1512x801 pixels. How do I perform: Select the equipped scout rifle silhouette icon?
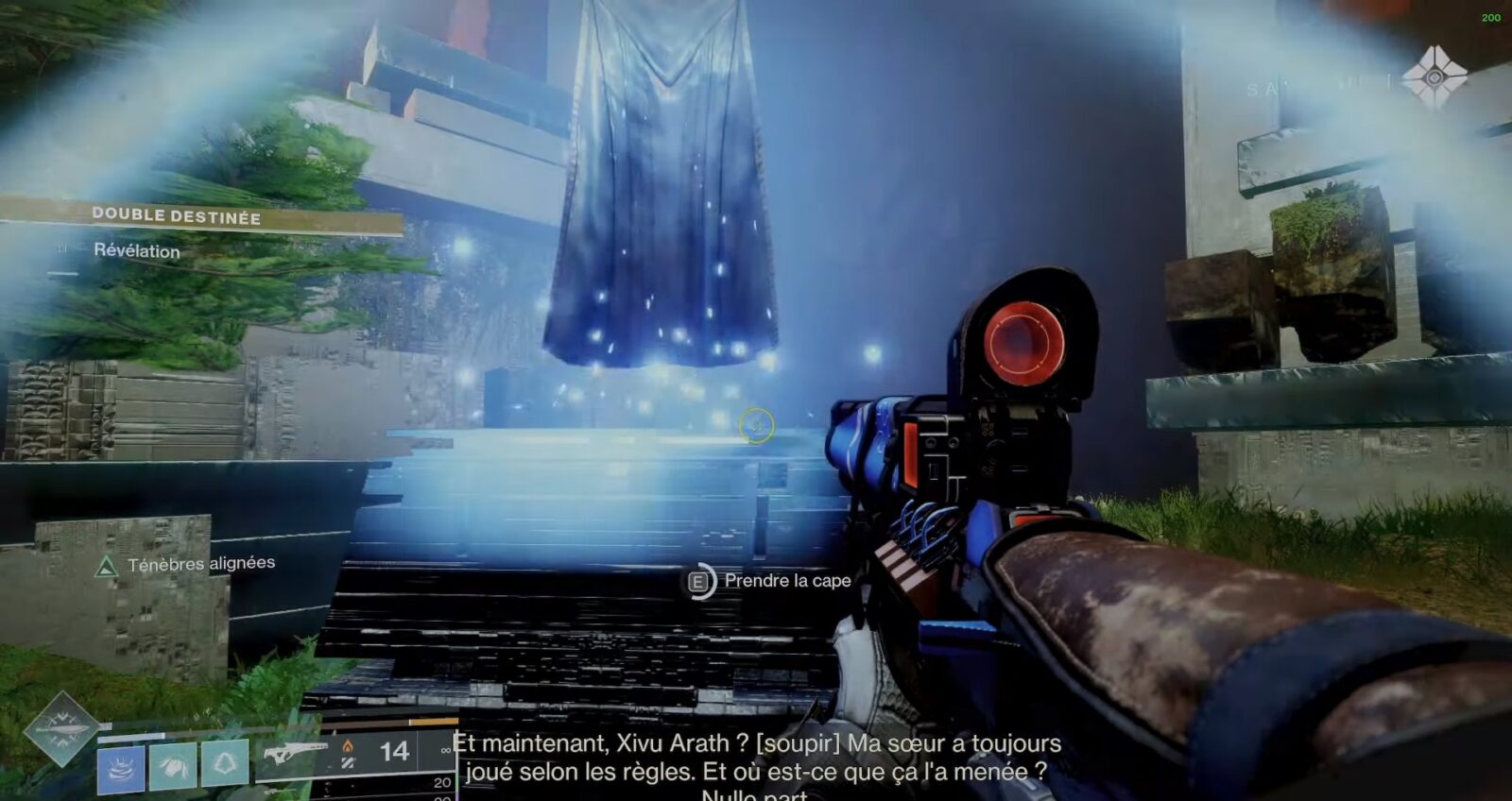295,750
